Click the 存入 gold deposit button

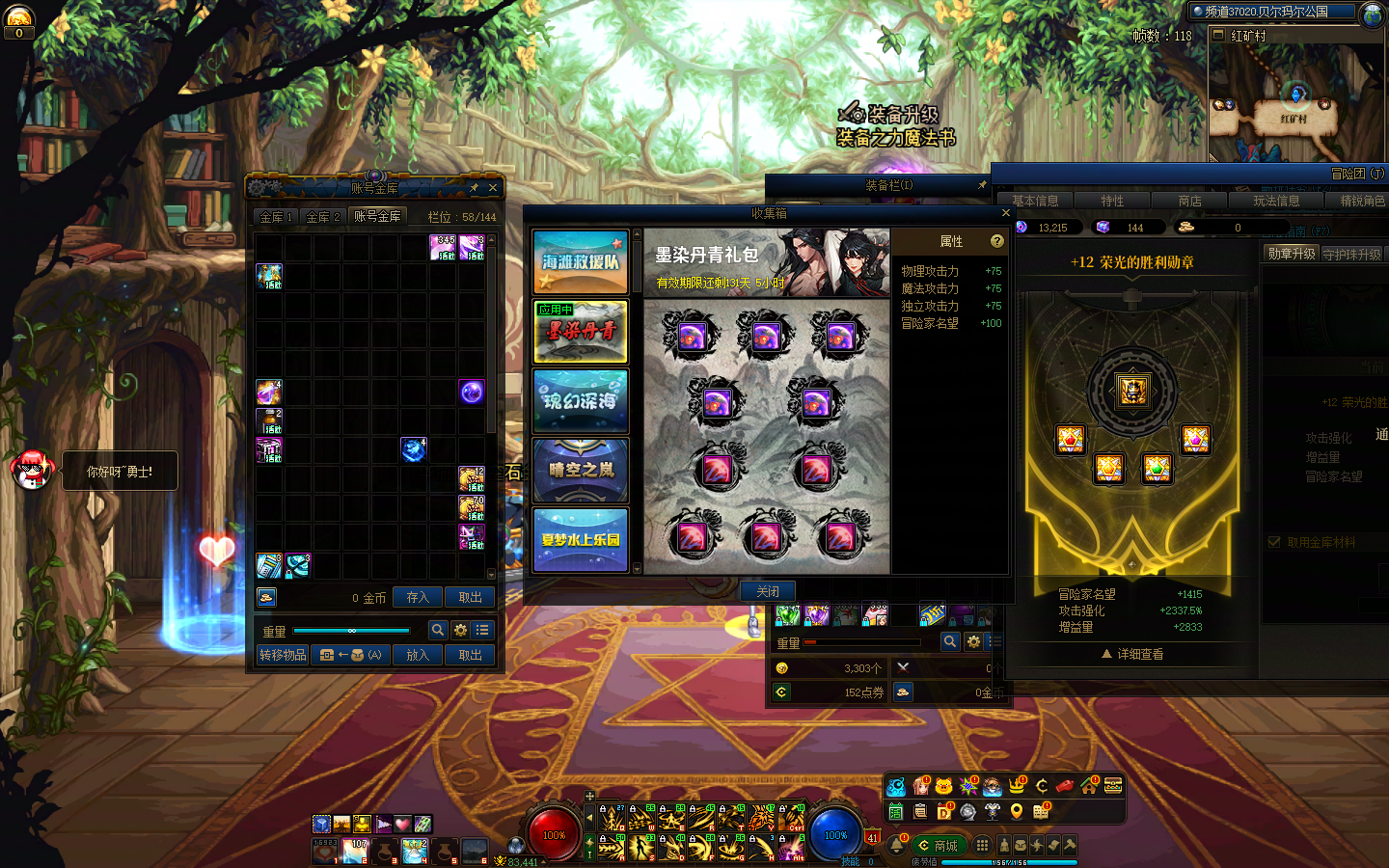tap(418, 598)
